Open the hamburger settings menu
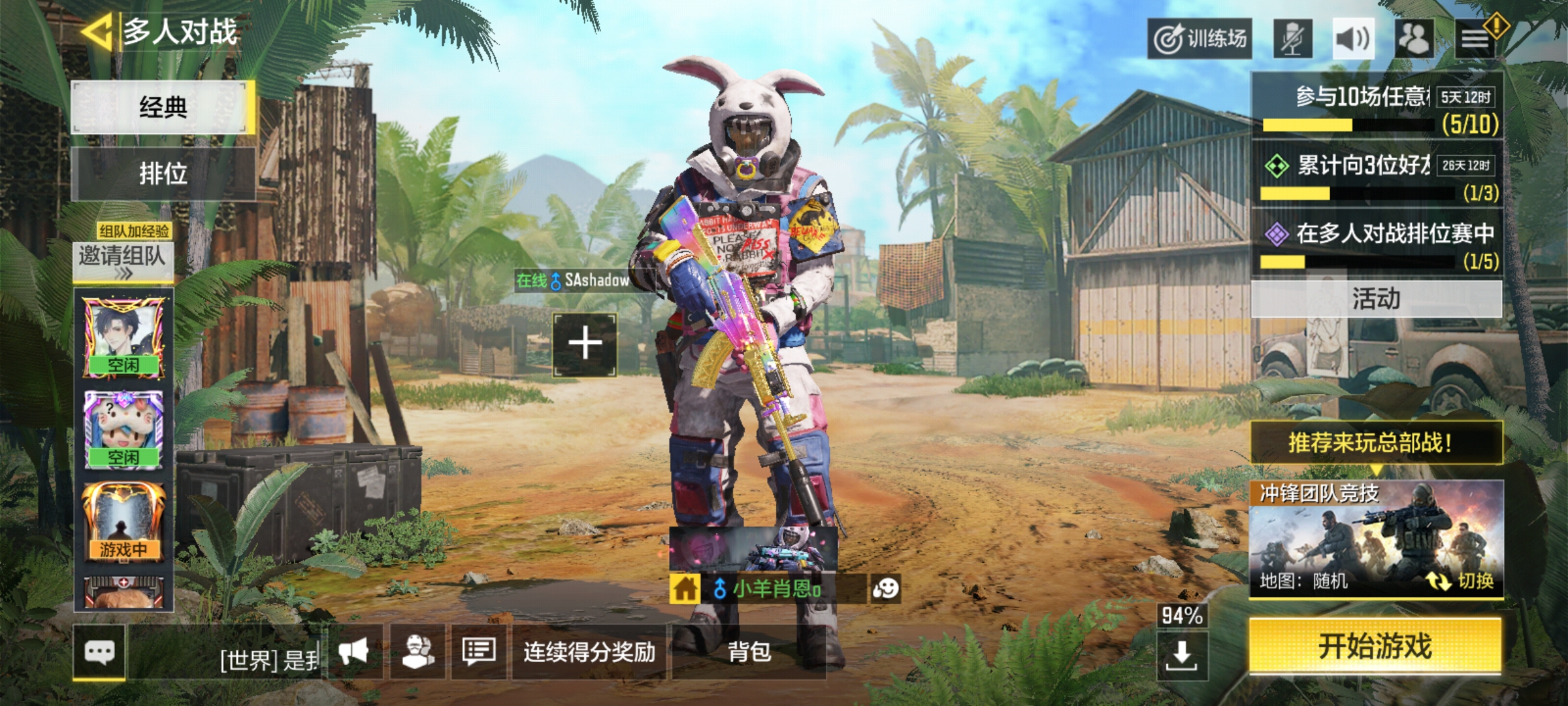Viewport: 1568px width, 706px height. pyautogui.click(x=1475, y=39)
